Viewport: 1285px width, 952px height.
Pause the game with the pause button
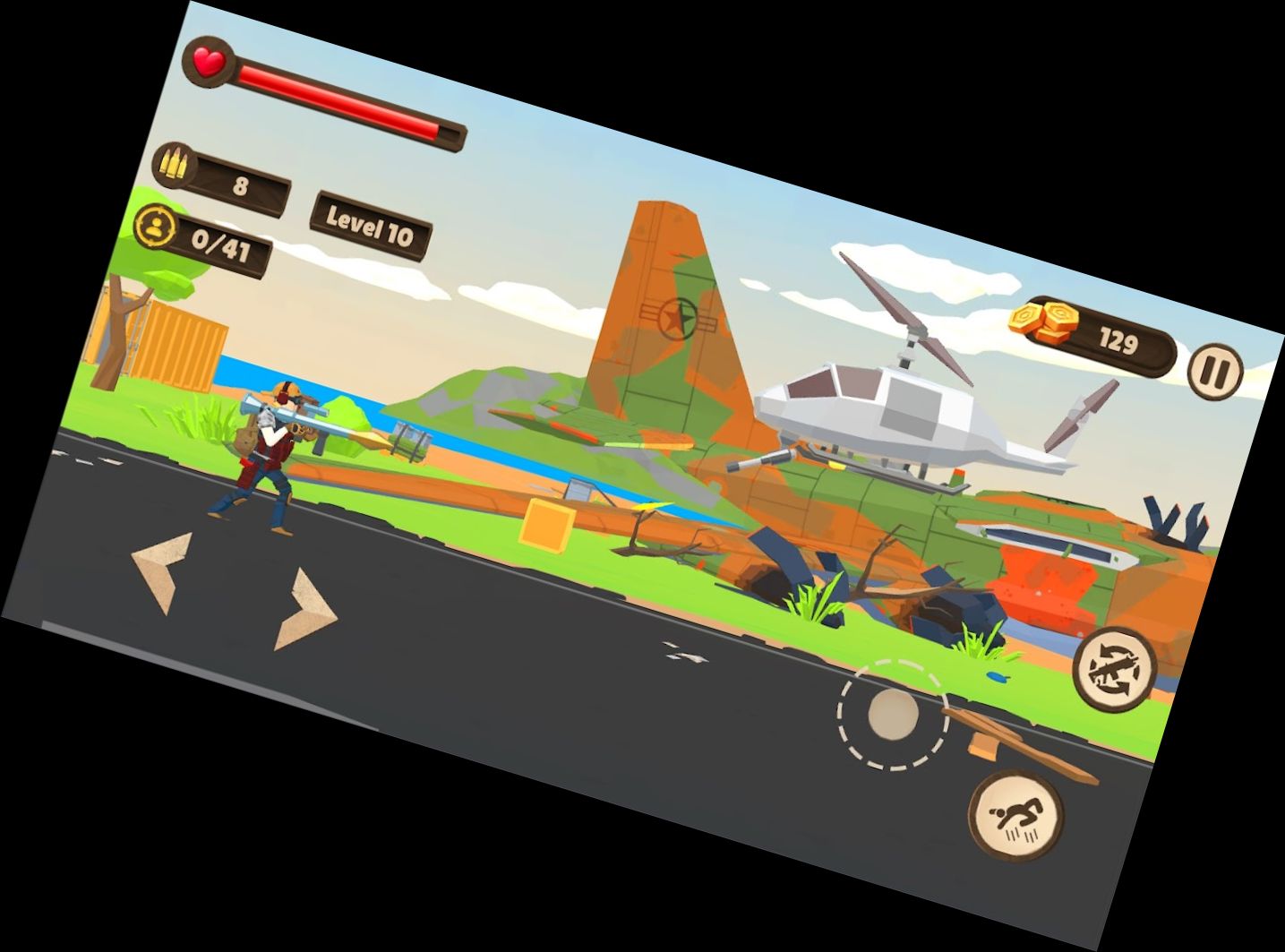point(1215,370)
